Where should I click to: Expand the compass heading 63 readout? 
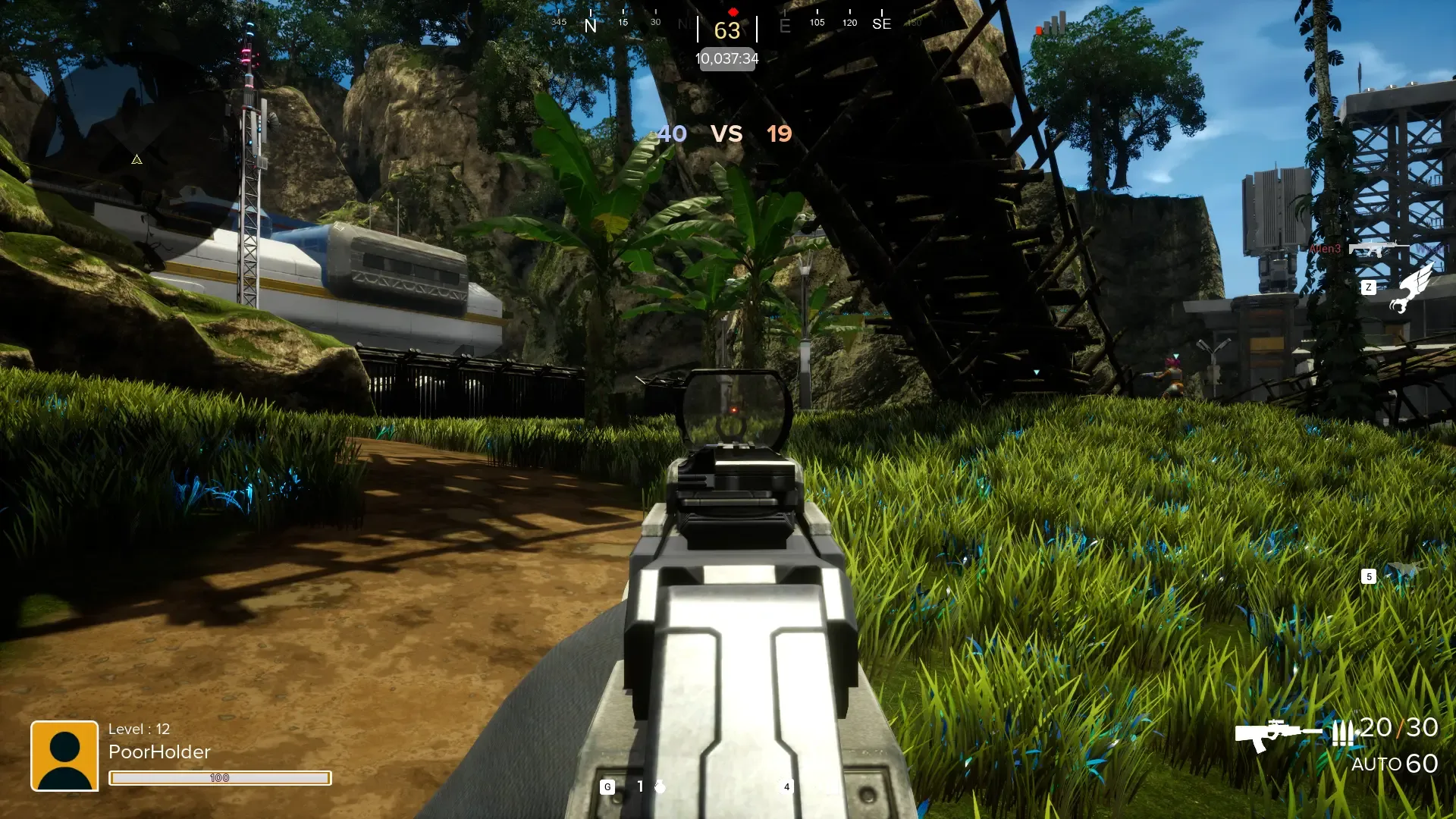point(726,30)
